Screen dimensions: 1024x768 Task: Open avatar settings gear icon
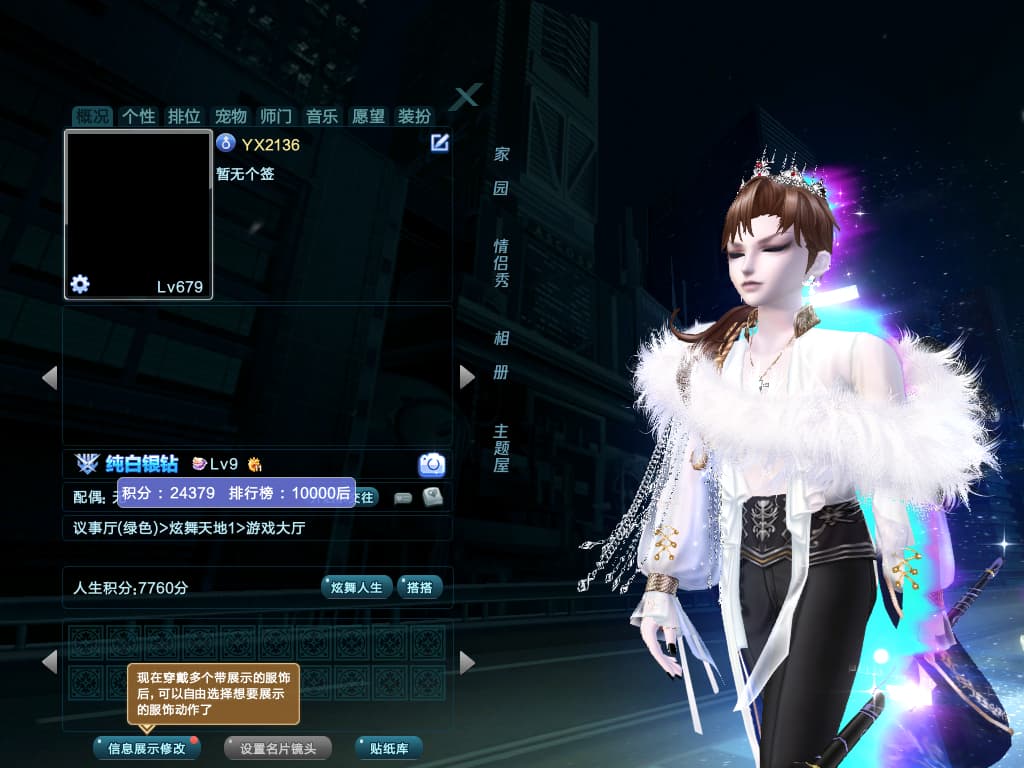80,285
